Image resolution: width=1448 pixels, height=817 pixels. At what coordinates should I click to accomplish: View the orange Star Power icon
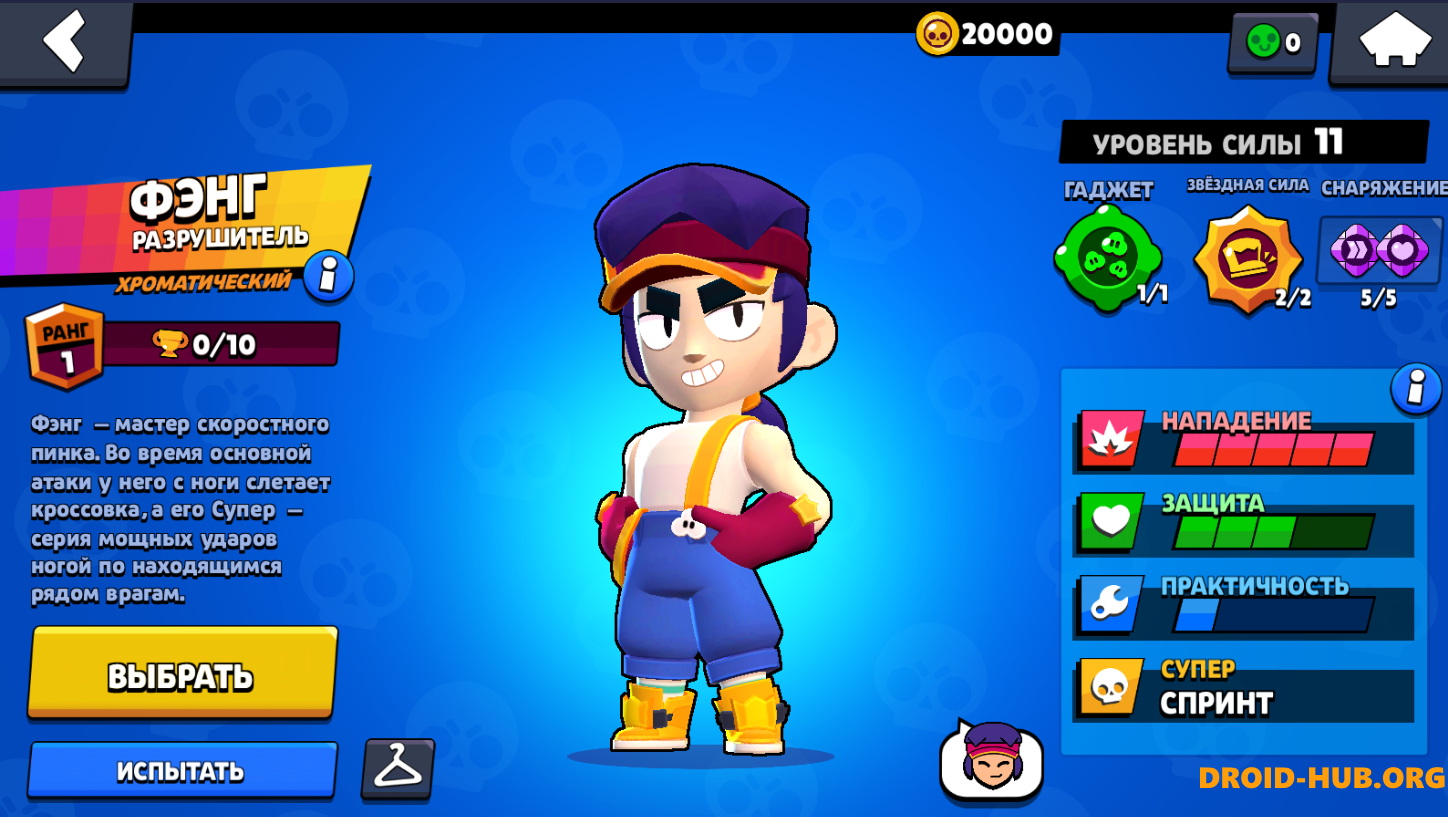[x=1247, y=258]
